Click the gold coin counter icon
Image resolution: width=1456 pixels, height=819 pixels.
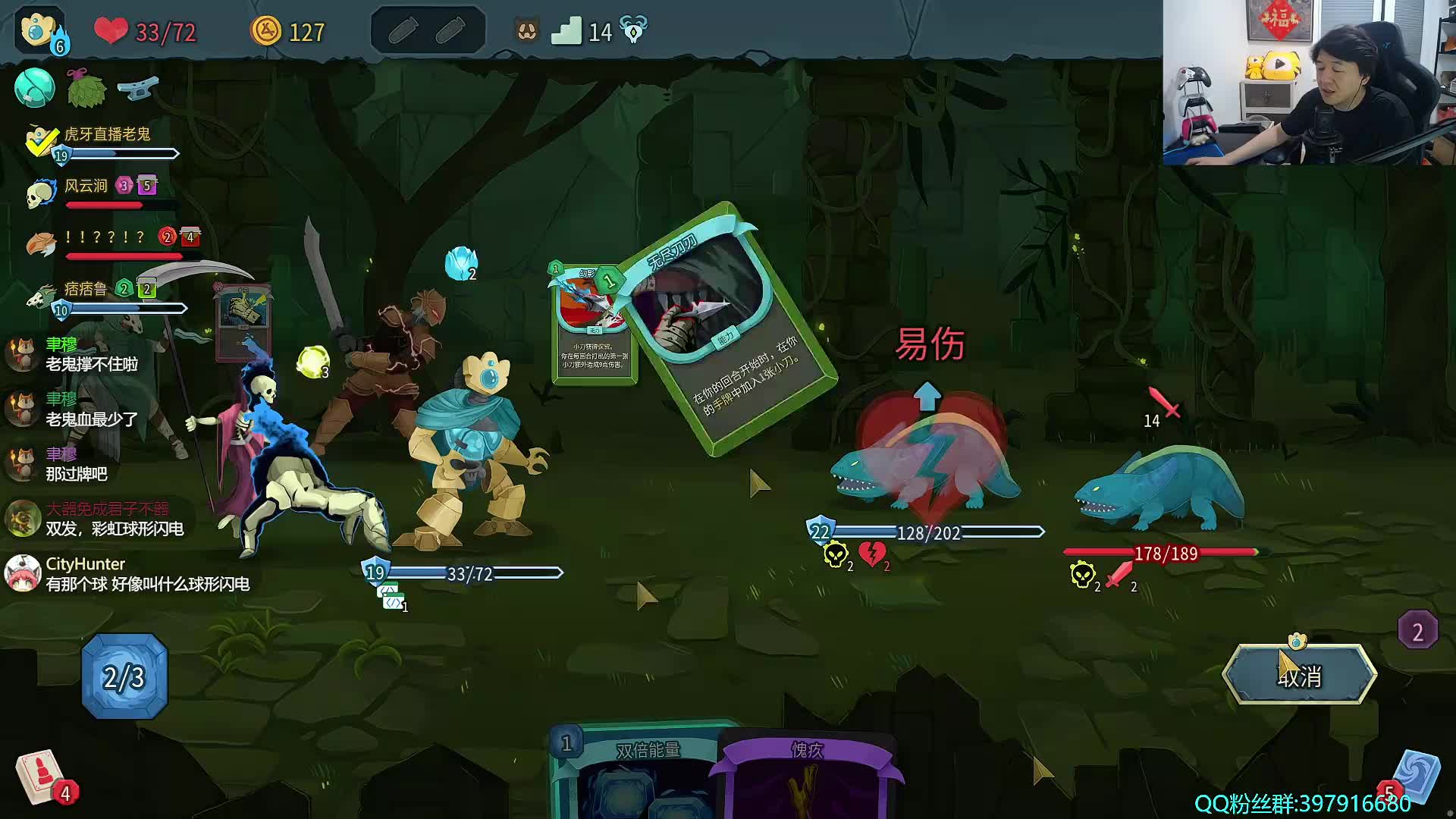click(x=266, y=32)
